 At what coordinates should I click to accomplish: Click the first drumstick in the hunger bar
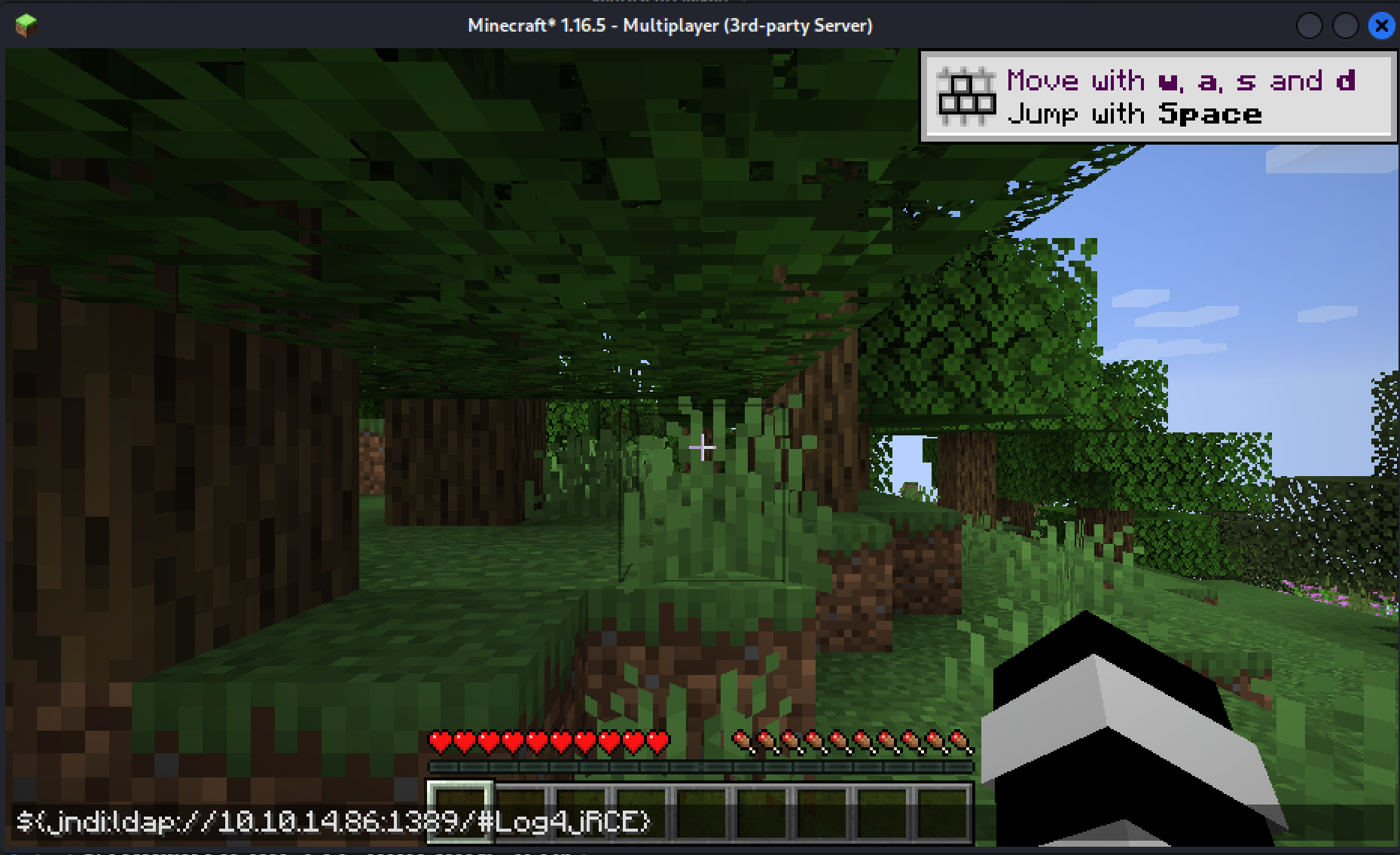742,740
